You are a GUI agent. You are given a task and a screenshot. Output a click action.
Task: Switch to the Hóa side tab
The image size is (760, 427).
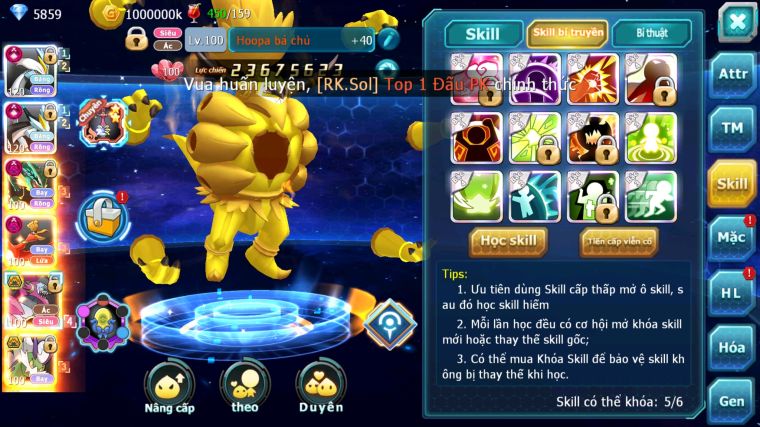tap(732, 347)
